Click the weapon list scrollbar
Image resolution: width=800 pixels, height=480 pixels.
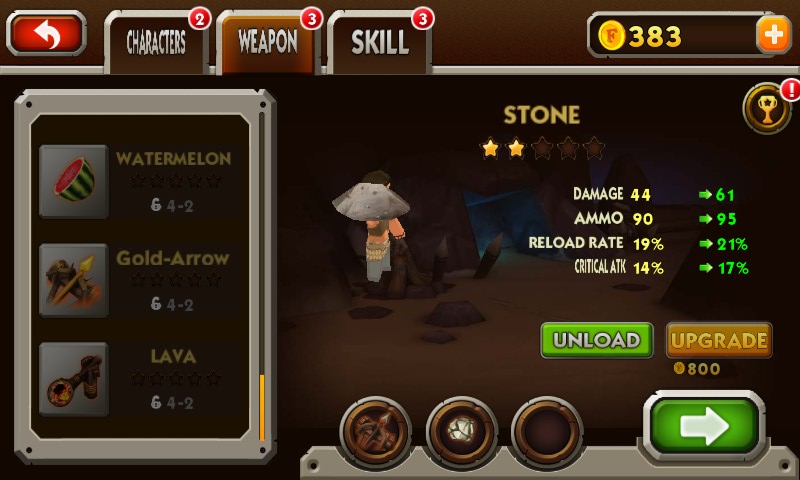click(262, 406)
